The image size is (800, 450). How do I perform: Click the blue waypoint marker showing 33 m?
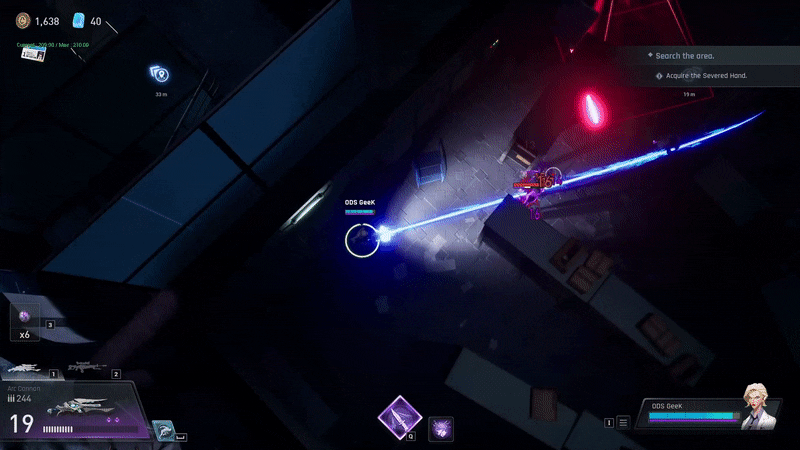(160, 74)
